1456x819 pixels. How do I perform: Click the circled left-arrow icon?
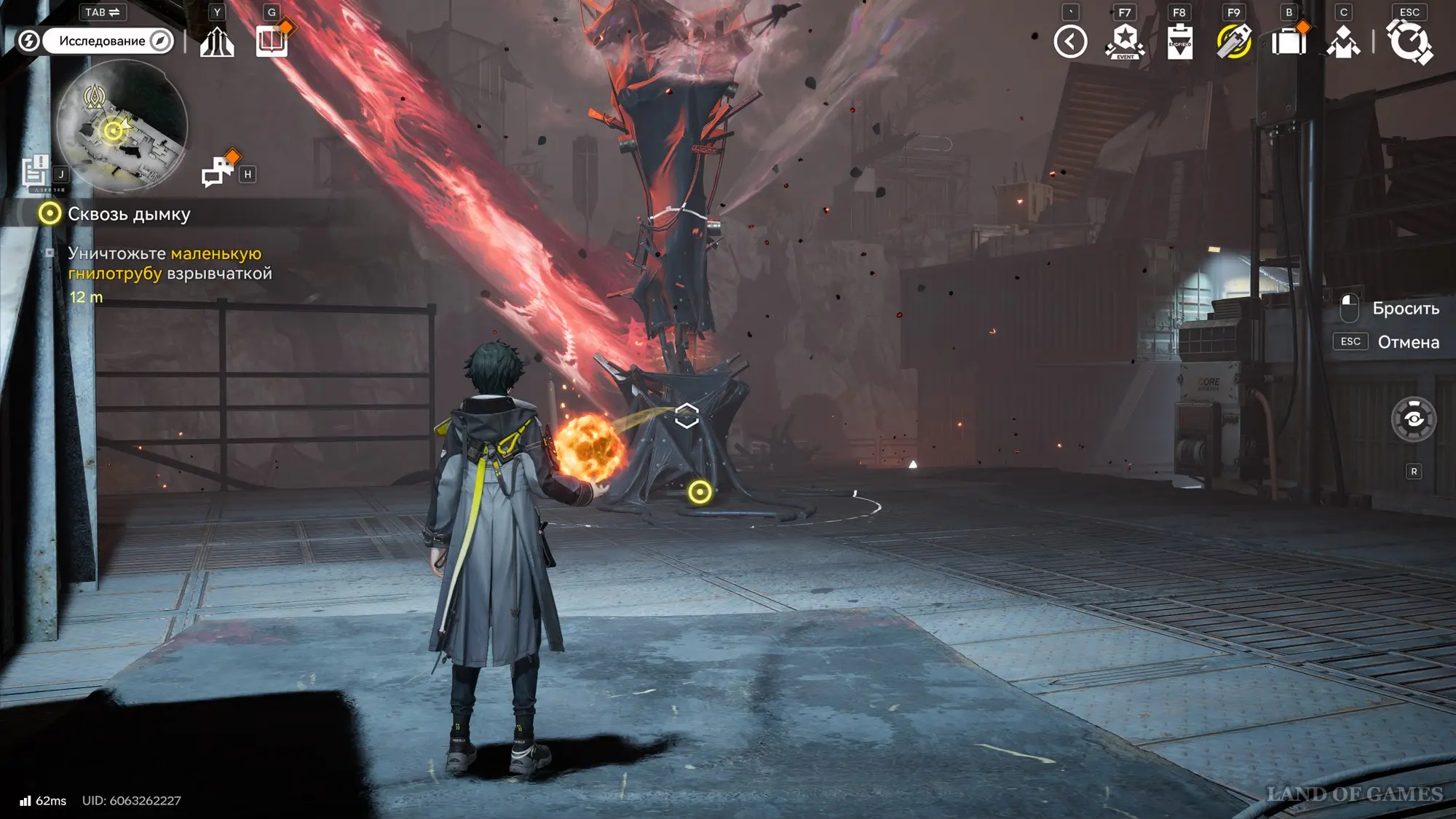(1070, 41)
